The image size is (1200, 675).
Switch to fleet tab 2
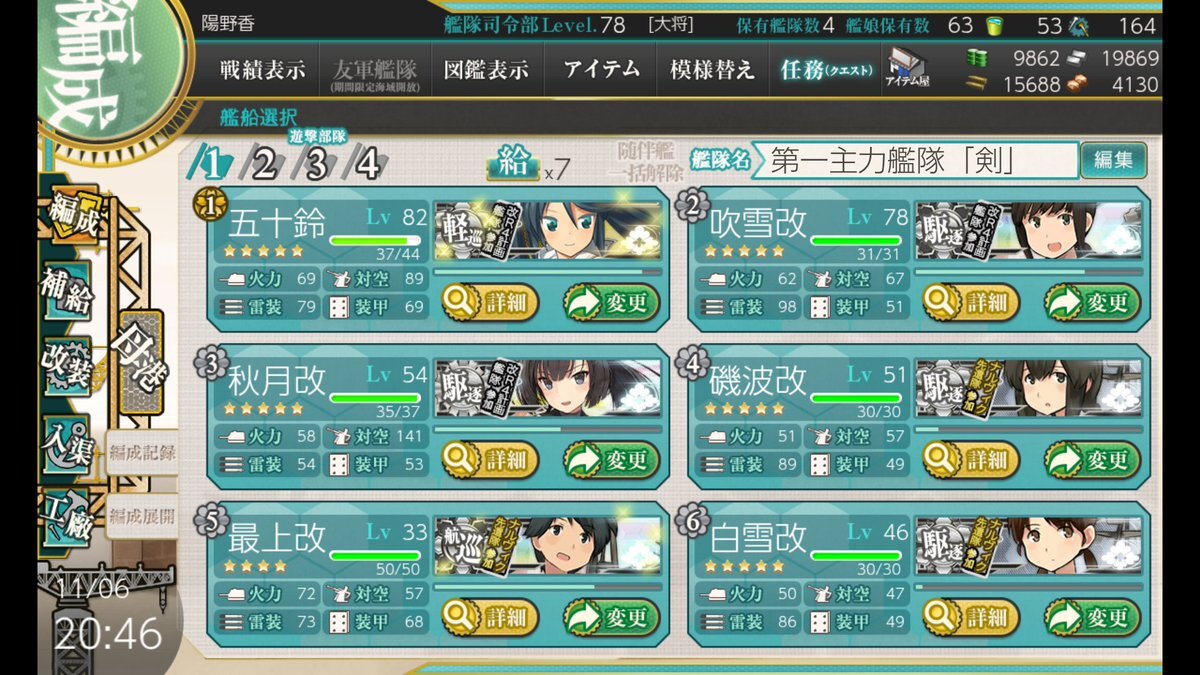click(x=264, y=164)
